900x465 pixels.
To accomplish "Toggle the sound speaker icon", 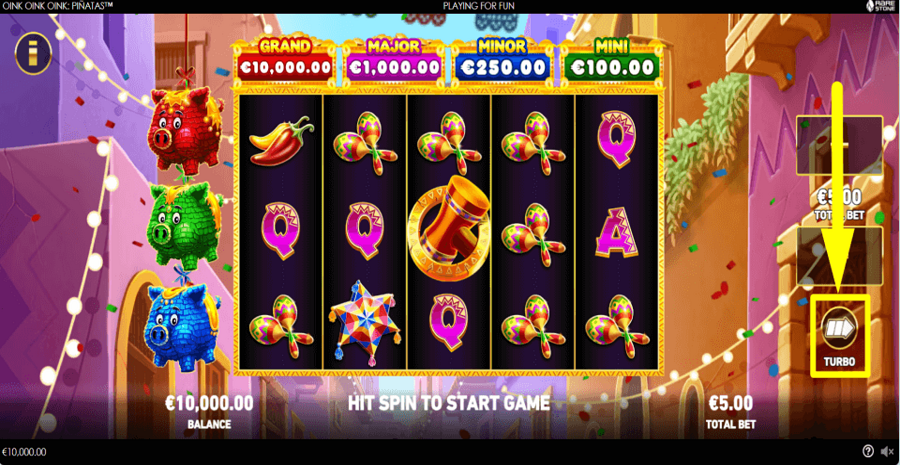I will click(887, 452).
